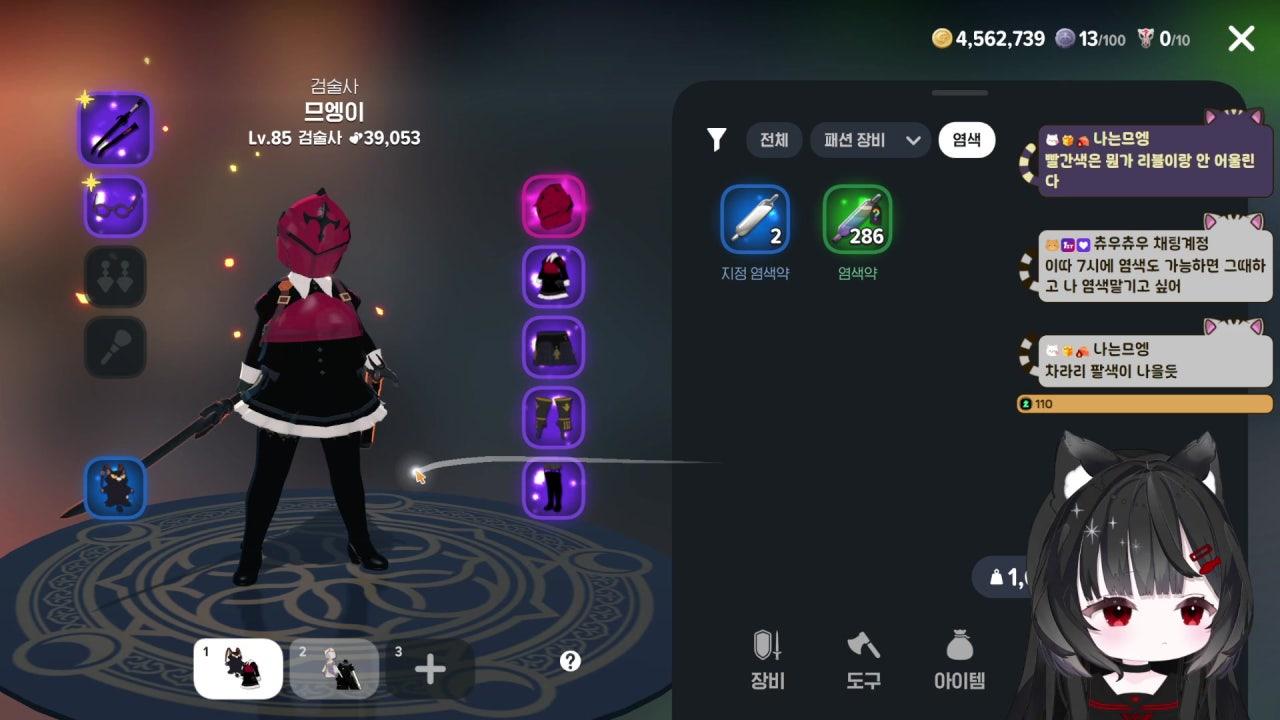Open the 장비 bottom menu
The image size is (1280, 720).
point(767,660)
